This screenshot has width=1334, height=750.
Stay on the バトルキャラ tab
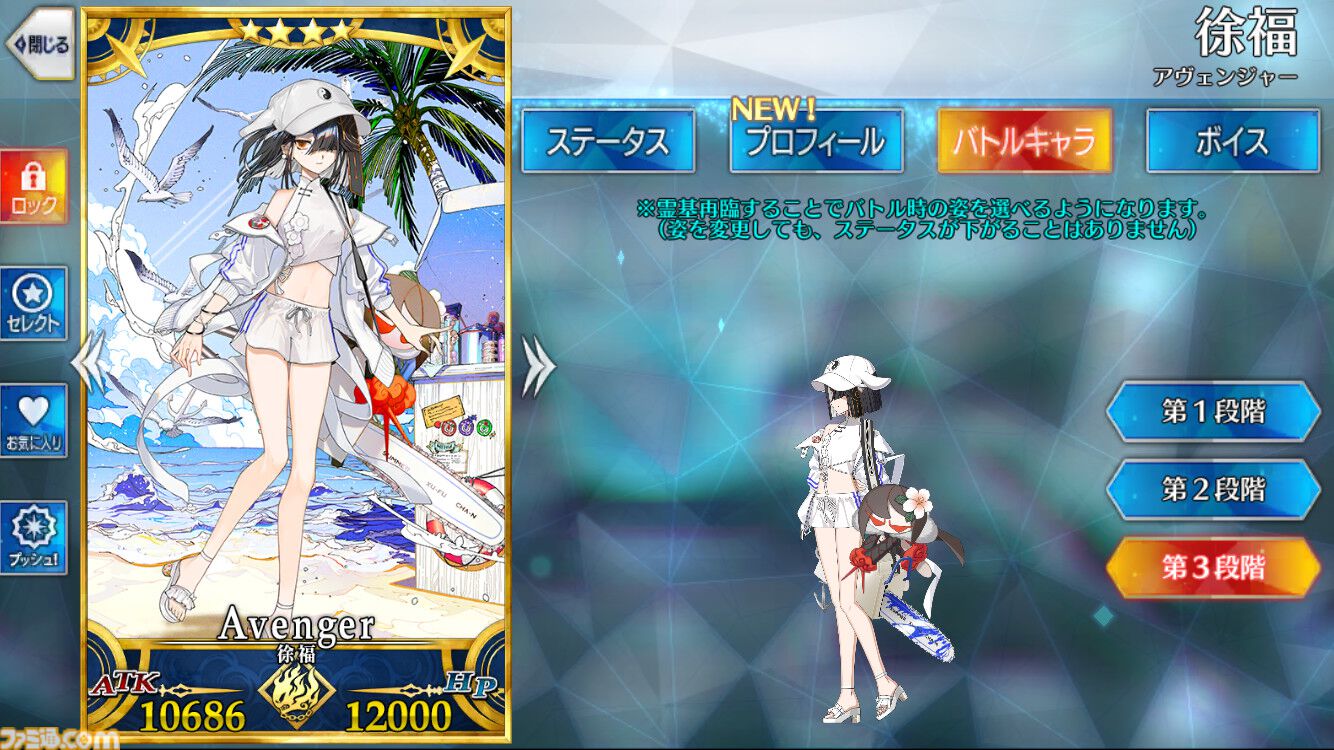pyautogui.click(x=1025, y=141)
